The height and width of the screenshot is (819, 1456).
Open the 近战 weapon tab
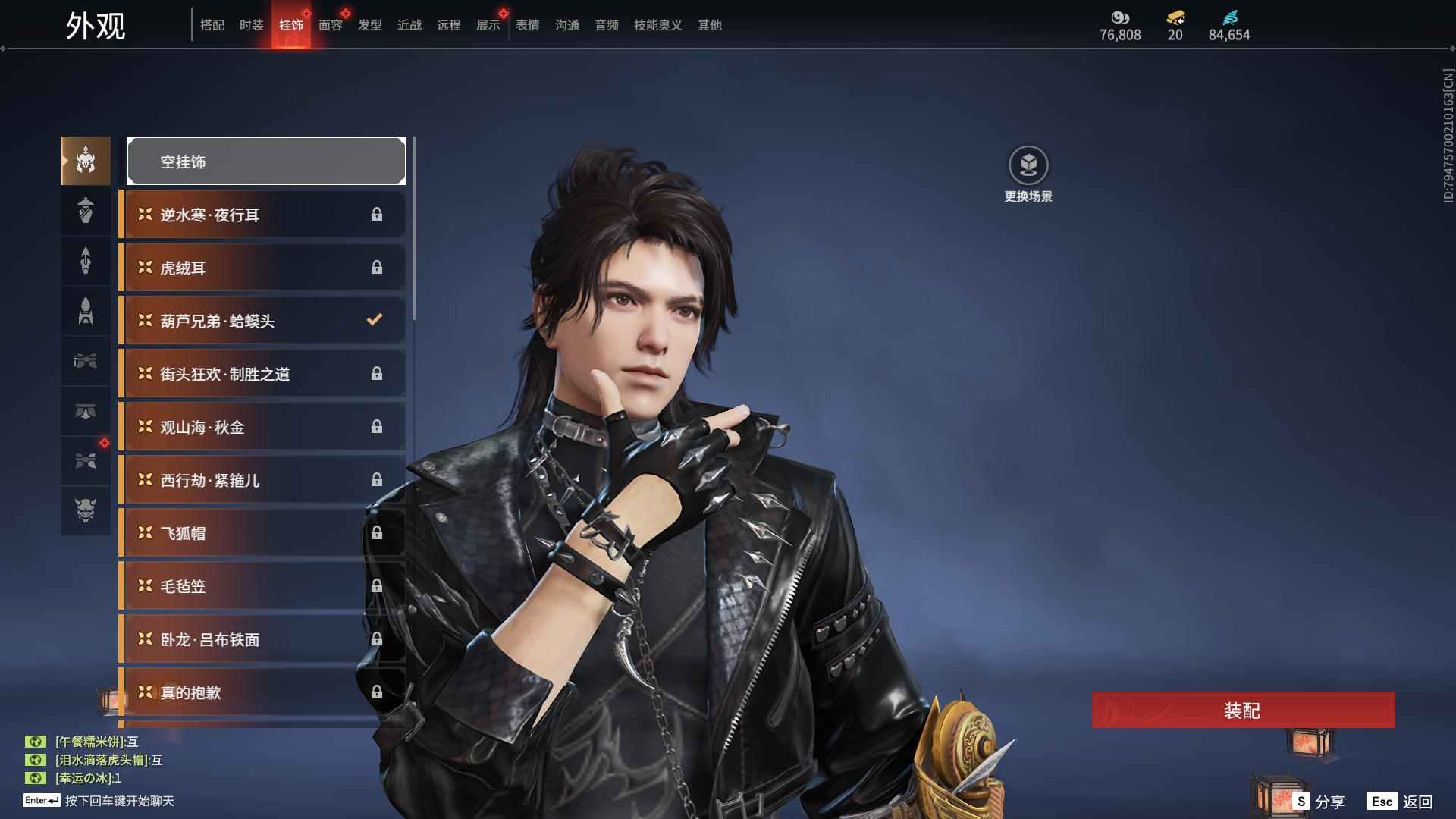click(x=409, y=25)
